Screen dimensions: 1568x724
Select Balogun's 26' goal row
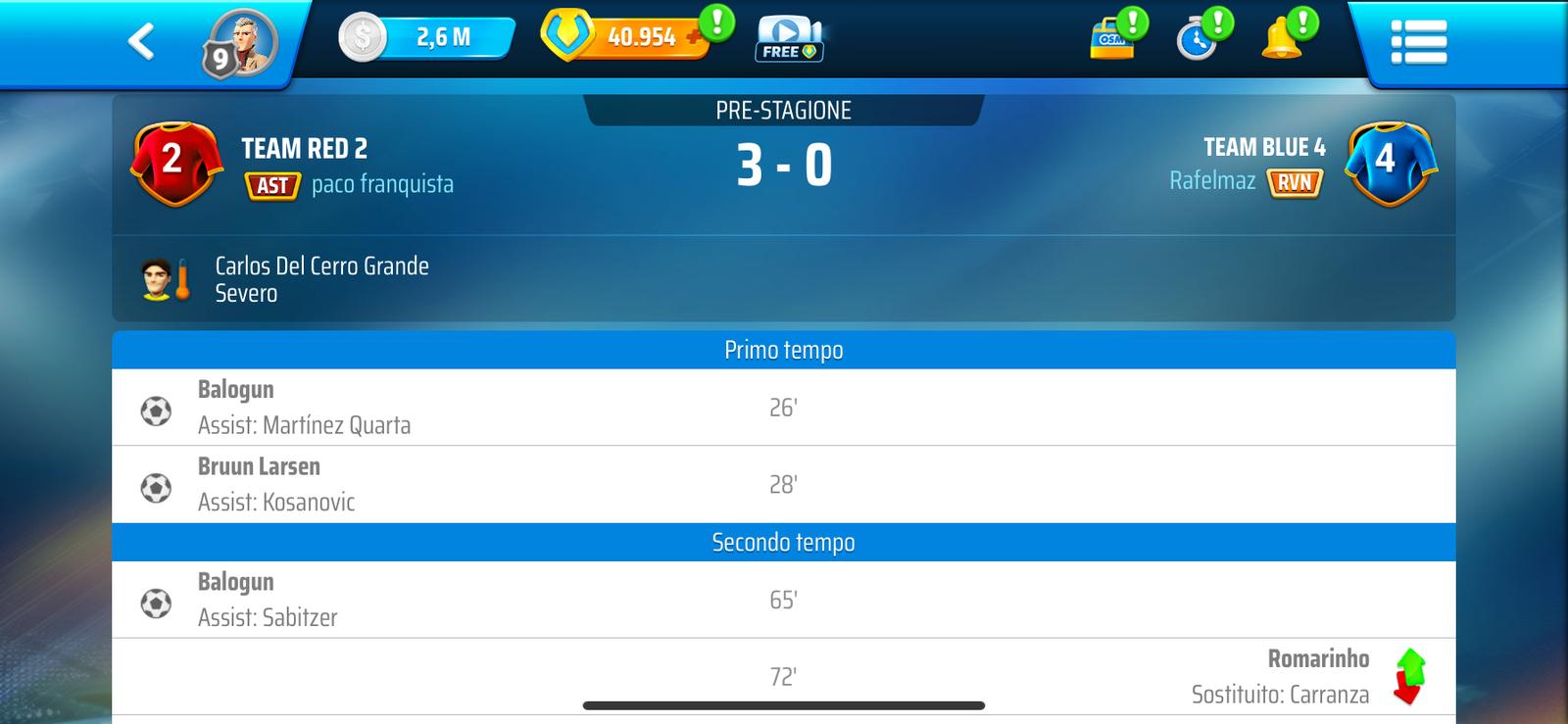(783, 408)
